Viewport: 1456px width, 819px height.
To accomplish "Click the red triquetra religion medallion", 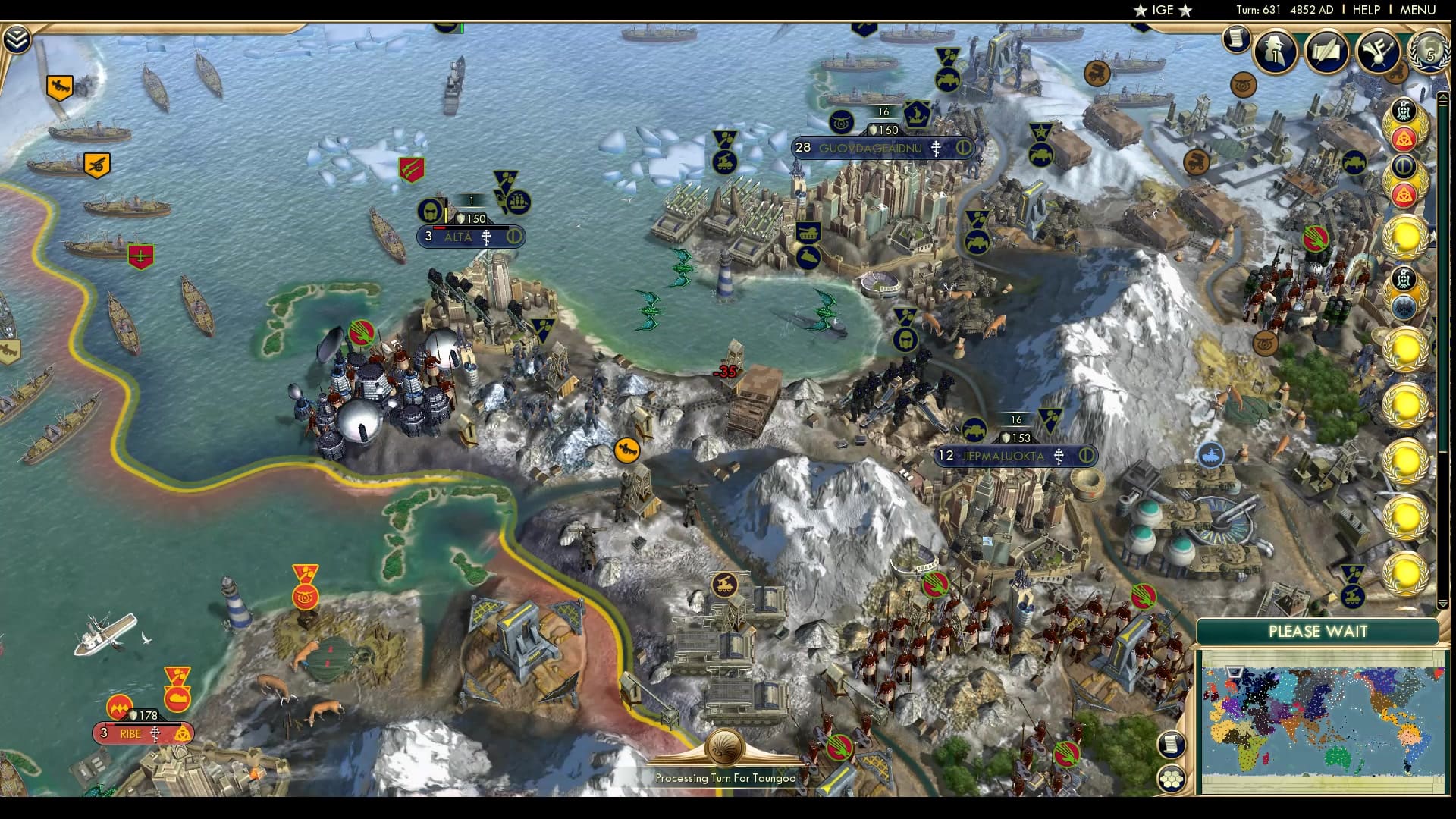I will 1404,138.
